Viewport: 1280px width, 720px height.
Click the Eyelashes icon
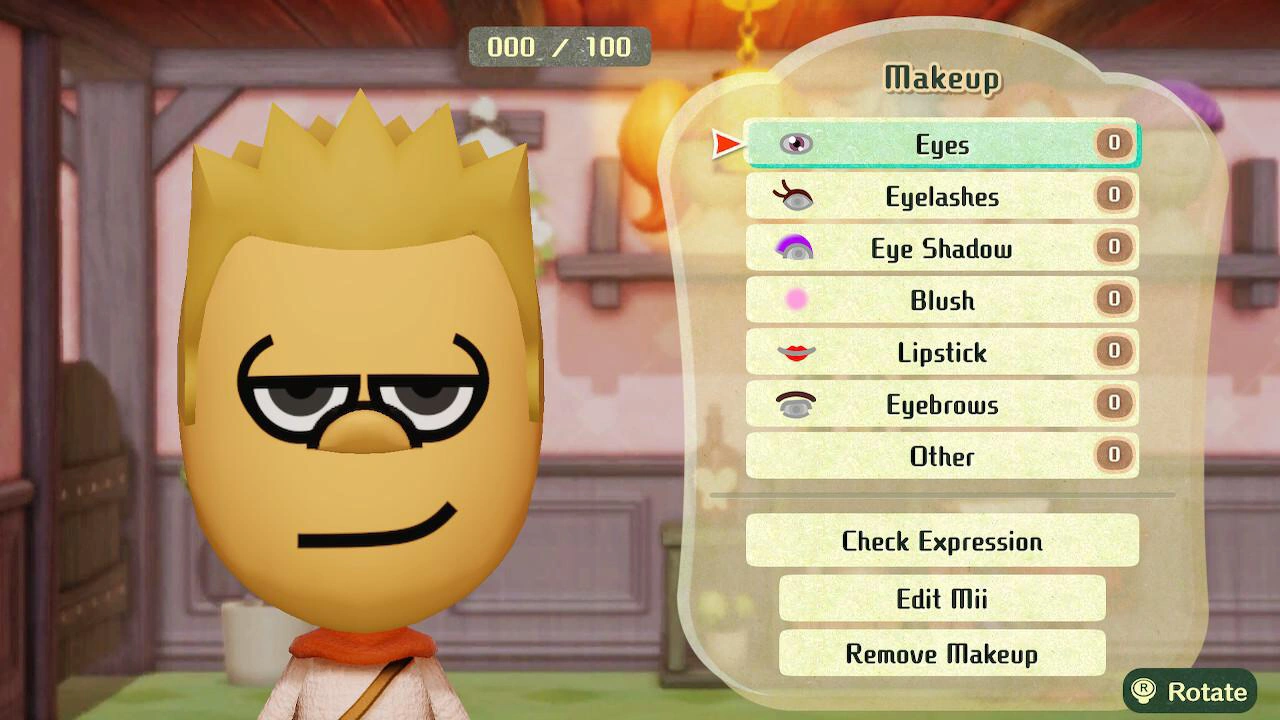coord(795,196)
